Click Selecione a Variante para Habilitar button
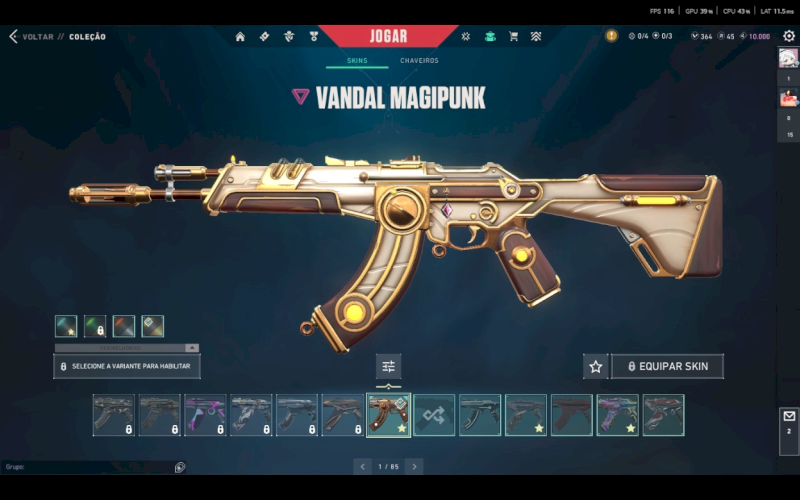800x500 pixels. (127, 367)
